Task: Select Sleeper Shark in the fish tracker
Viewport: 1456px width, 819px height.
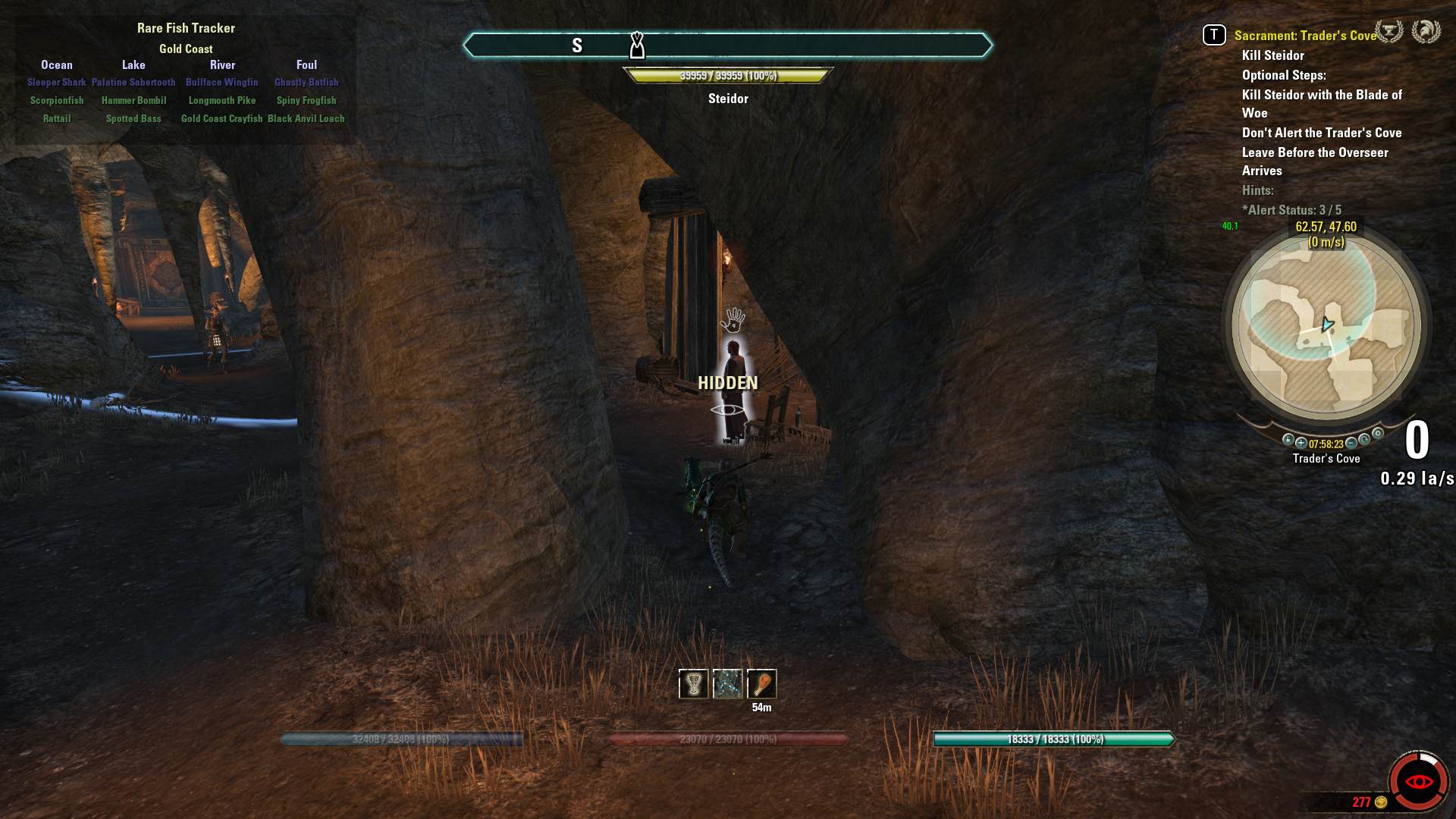Action: [x=57, y=83]
